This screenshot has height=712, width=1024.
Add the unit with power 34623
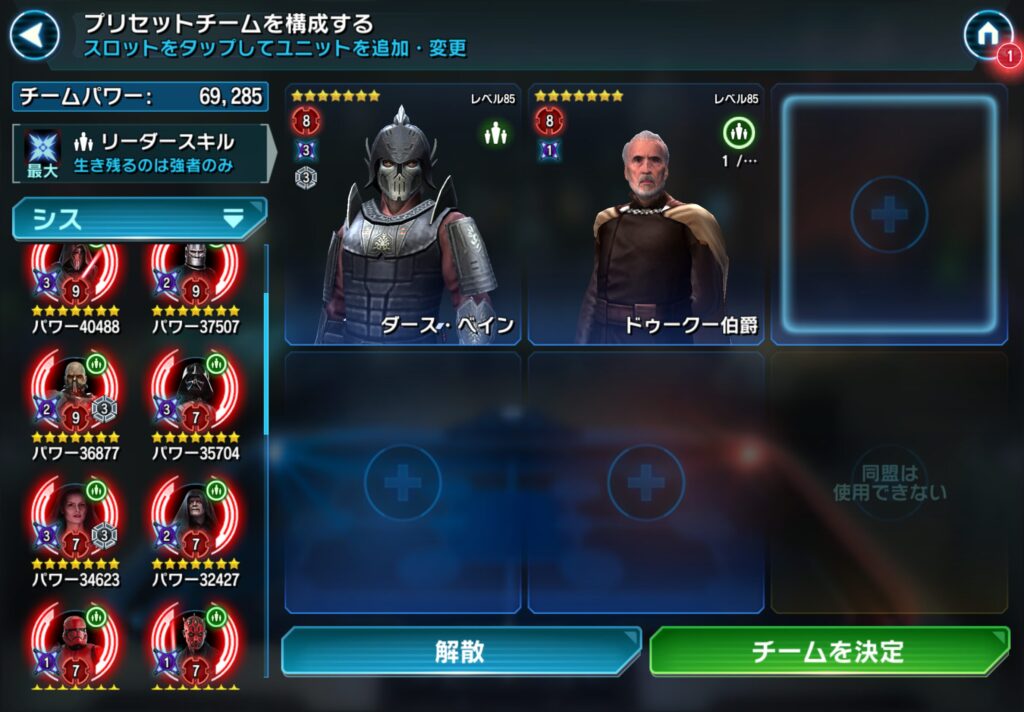coord(75,520)
